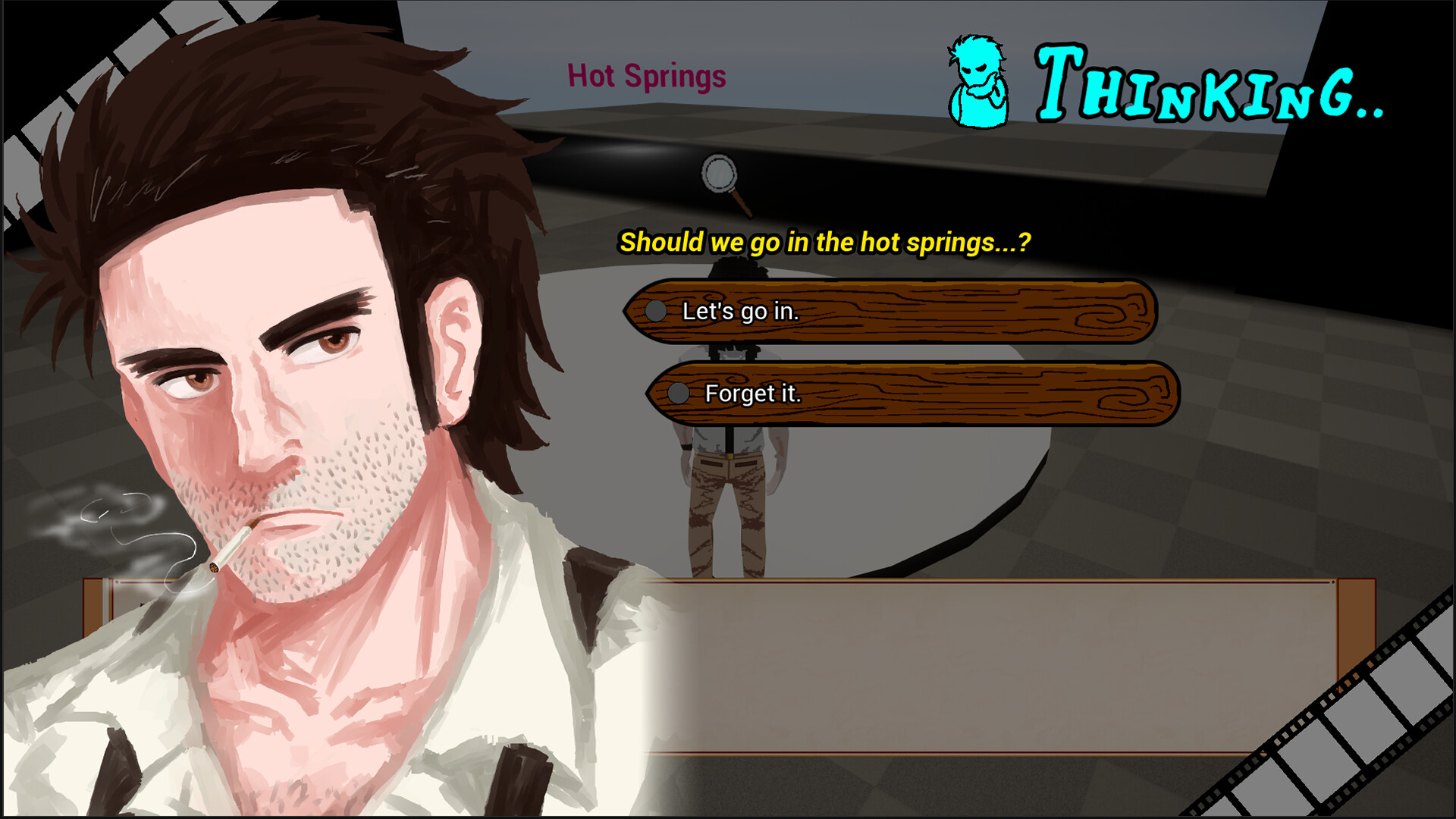1456x819 pixels.
Task: Click the Hot Springs title label
Action: point(646,76)
